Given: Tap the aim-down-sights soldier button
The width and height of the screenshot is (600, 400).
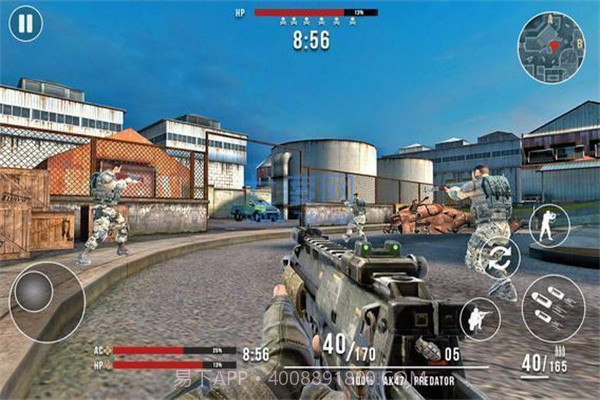Looking at the screenshot, I should coord(549,225).
